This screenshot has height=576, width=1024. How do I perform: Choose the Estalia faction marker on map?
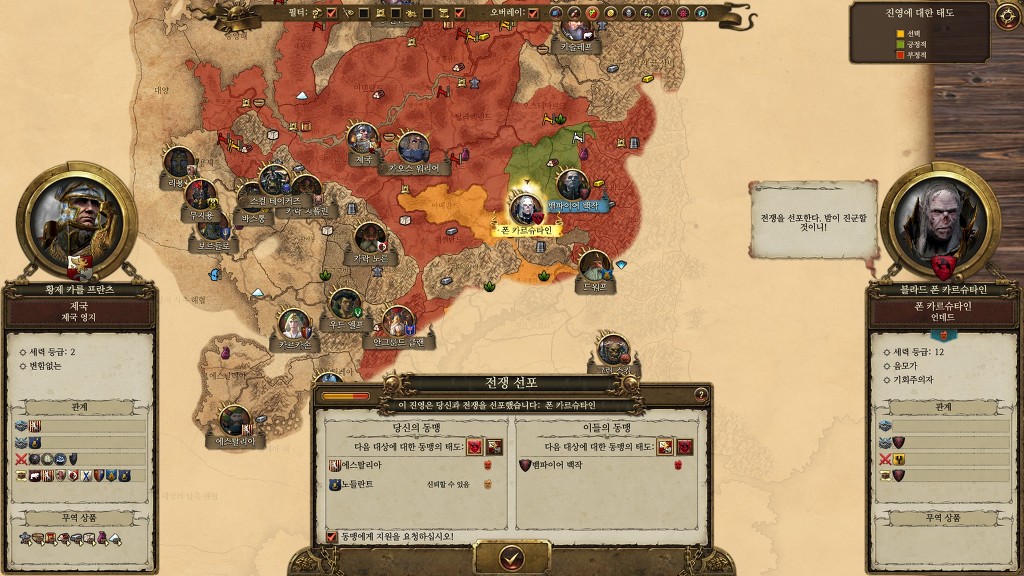(235, 421)
